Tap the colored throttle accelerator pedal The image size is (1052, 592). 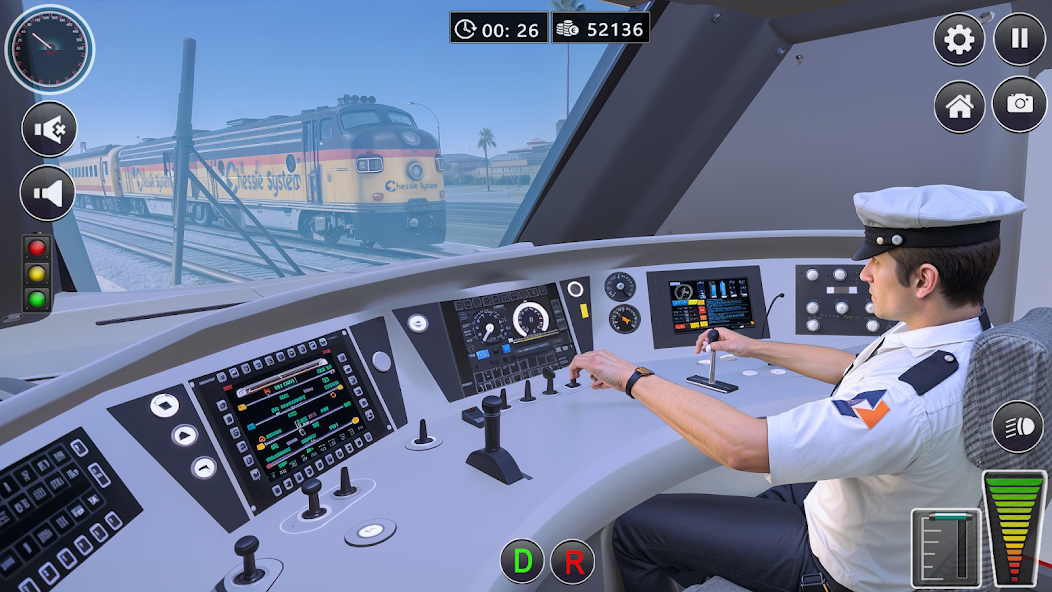click(1015, 526)
